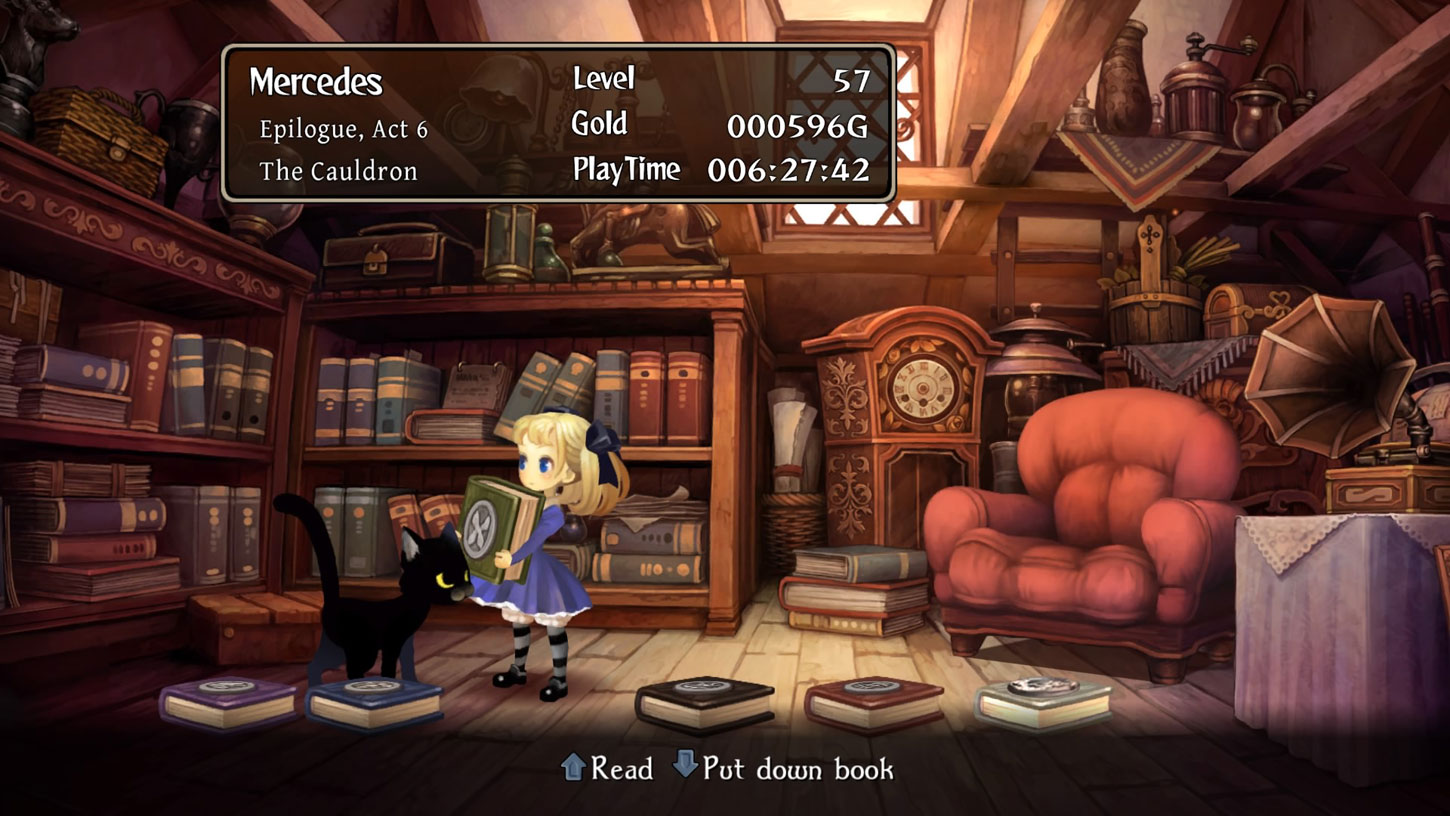This screenshot has width=1450, height=816.
Task: Click the down-arrow icon before Put down book
Action: click(684, 769)
